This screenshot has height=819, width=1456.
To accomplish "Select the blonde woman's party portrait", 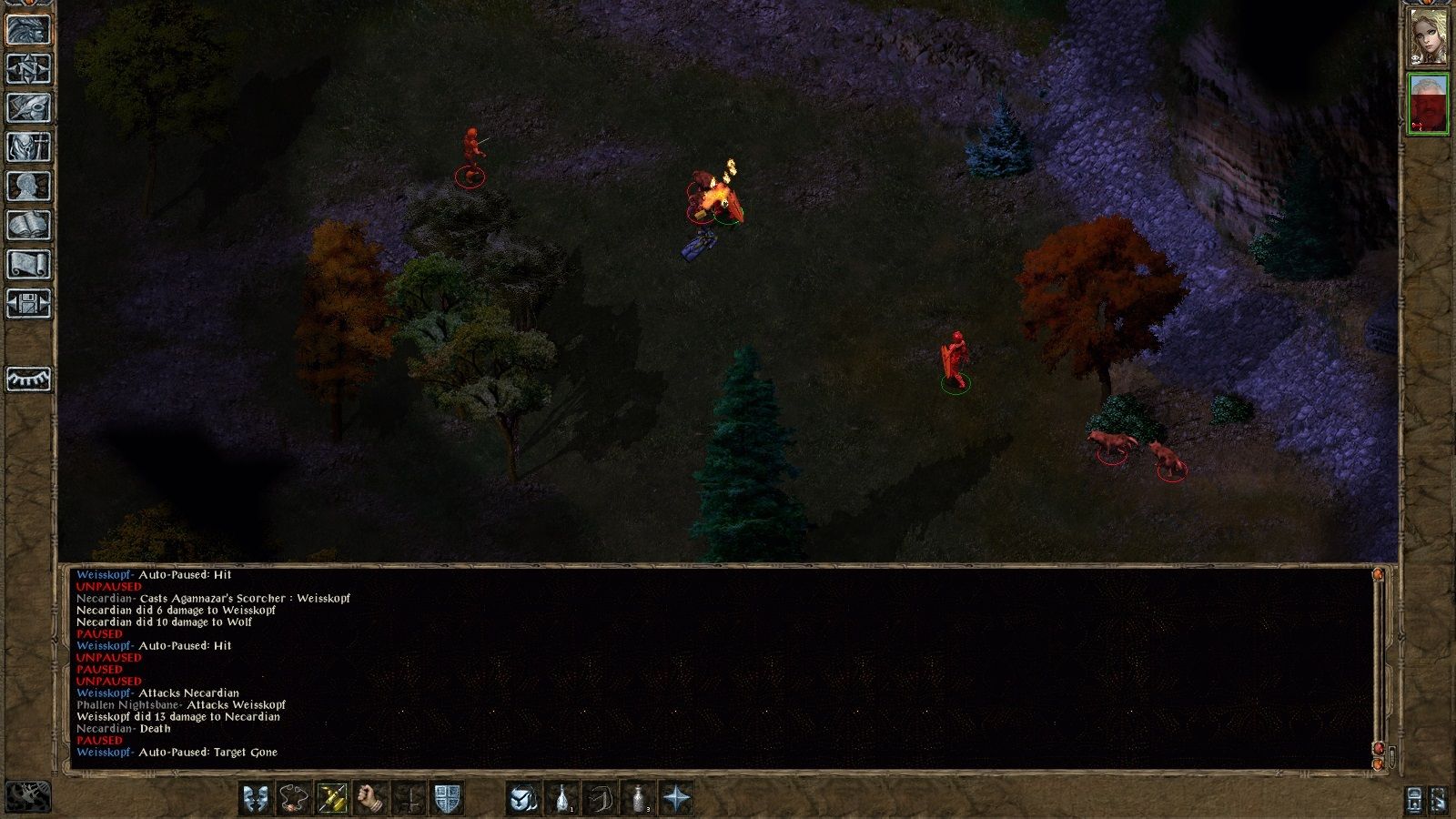I will [1428, 37].
